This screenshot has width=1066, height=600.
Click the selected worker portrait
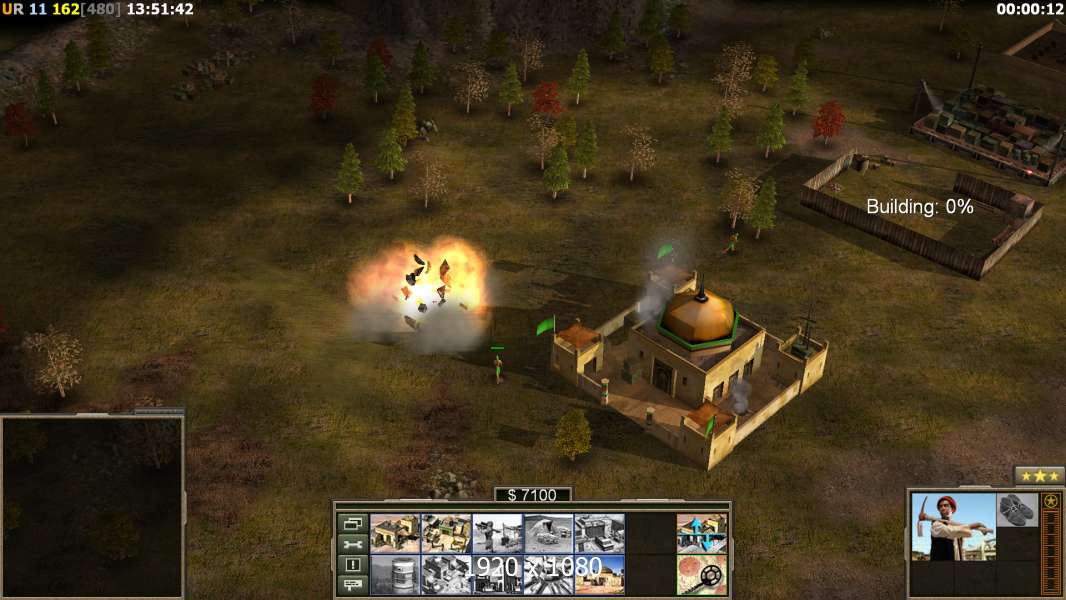953,526
